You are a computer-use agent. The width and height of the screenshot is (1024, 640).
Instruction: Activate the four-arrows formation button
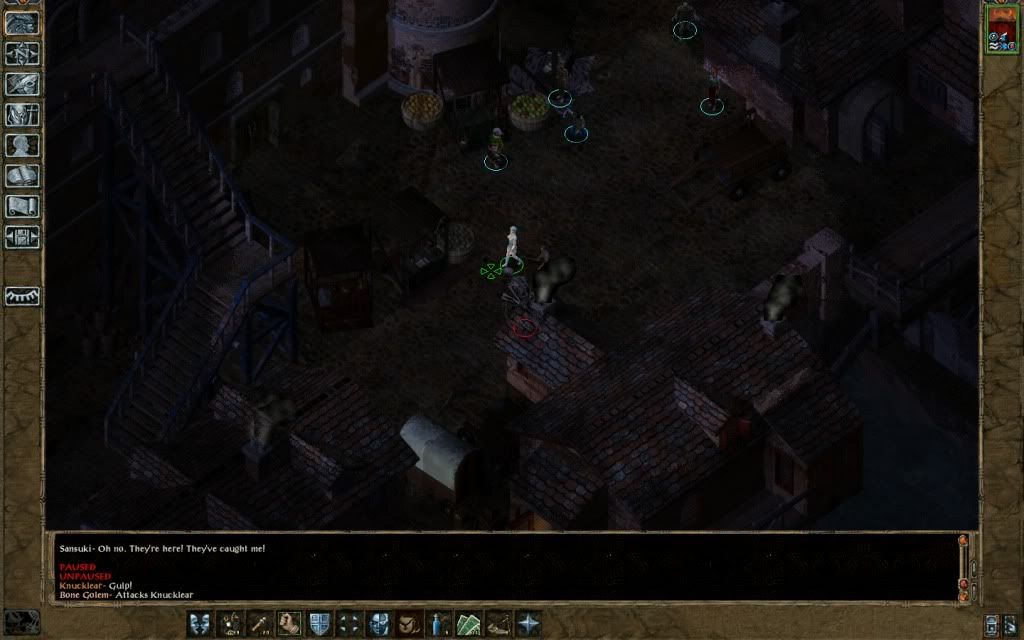(x=349, y=623)
